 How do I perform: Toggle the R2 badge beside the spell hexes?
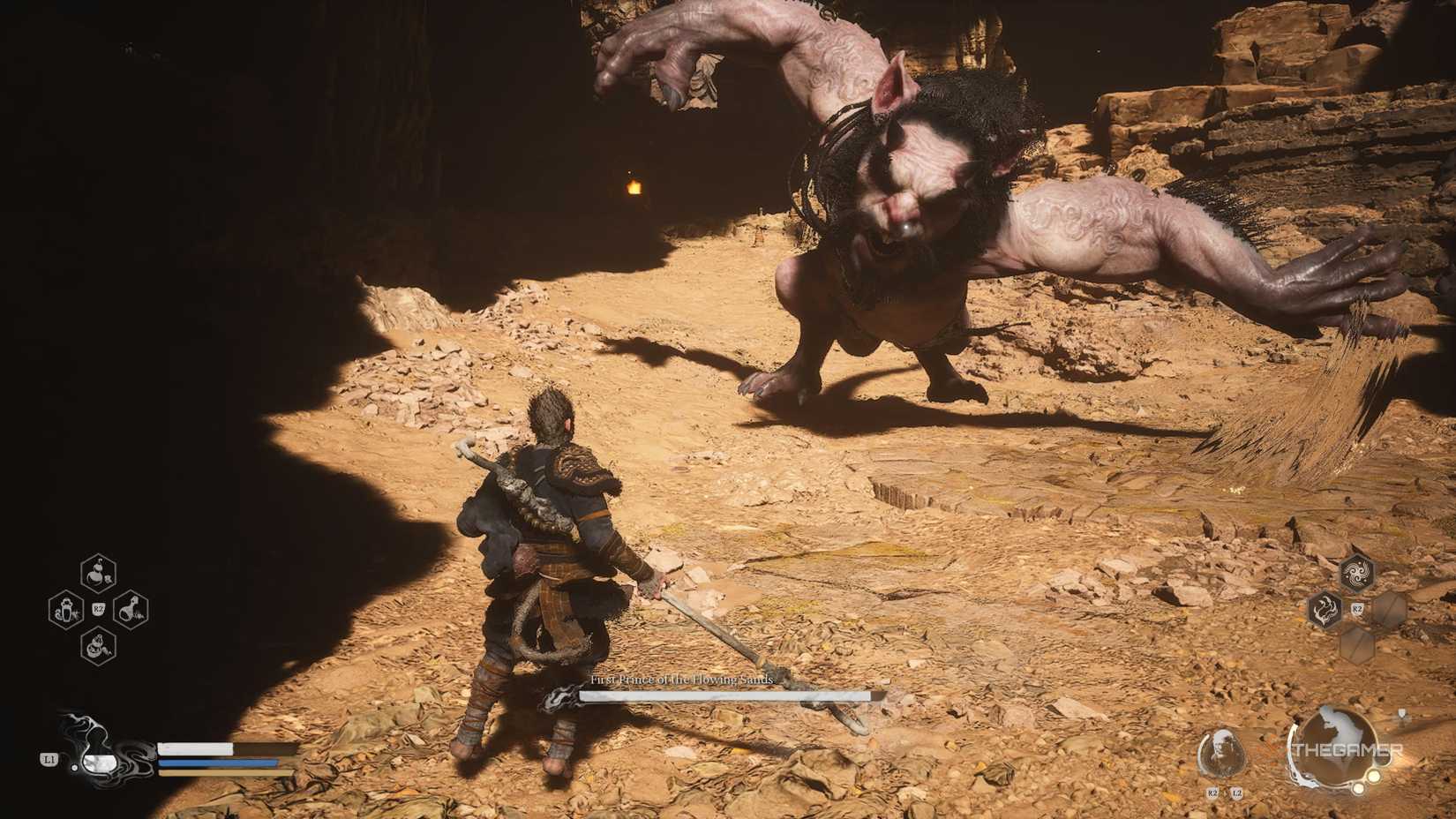click(x=1358, y=608)
